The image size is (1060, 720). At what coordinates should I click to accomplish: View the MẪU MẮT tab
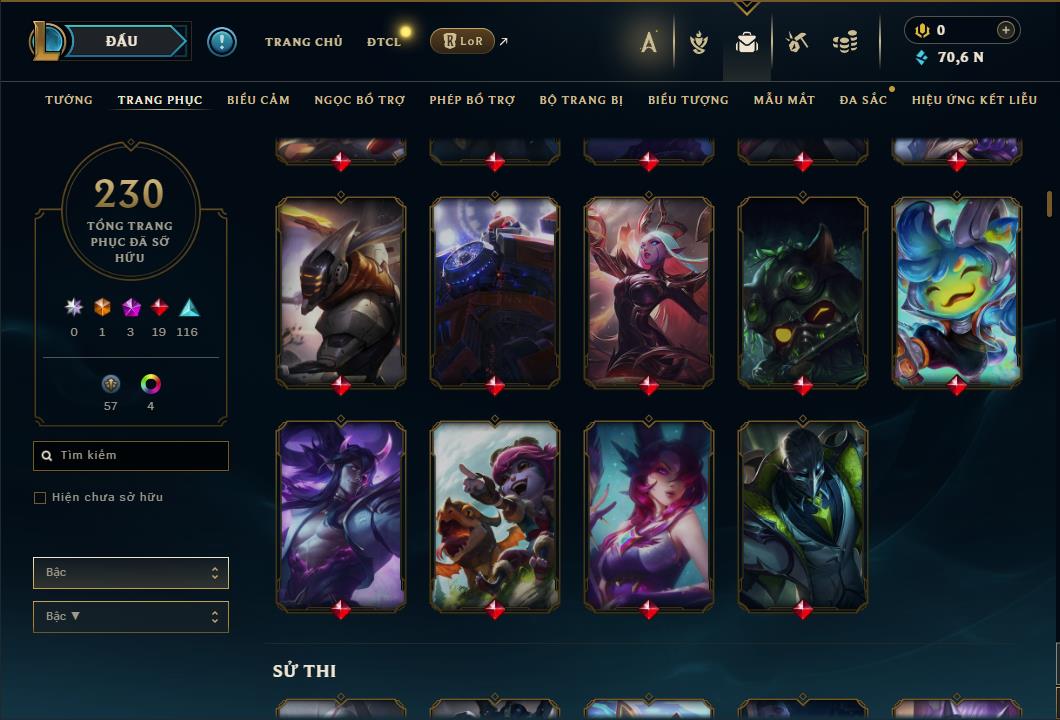point(784,100)
